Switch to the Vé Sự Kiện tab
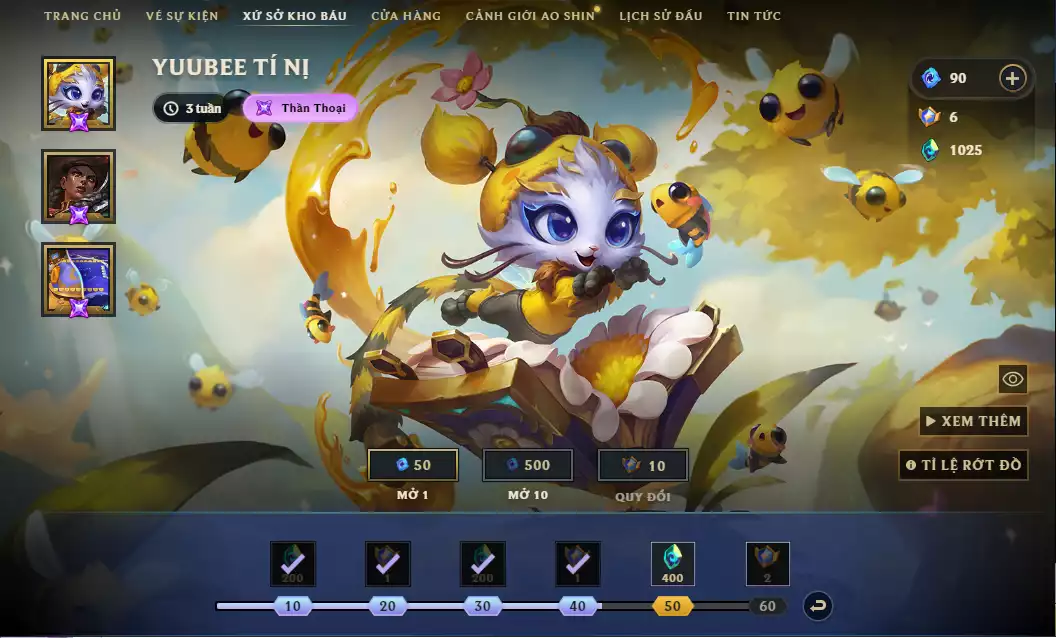The image size is (1056, 638). (181, 16)
